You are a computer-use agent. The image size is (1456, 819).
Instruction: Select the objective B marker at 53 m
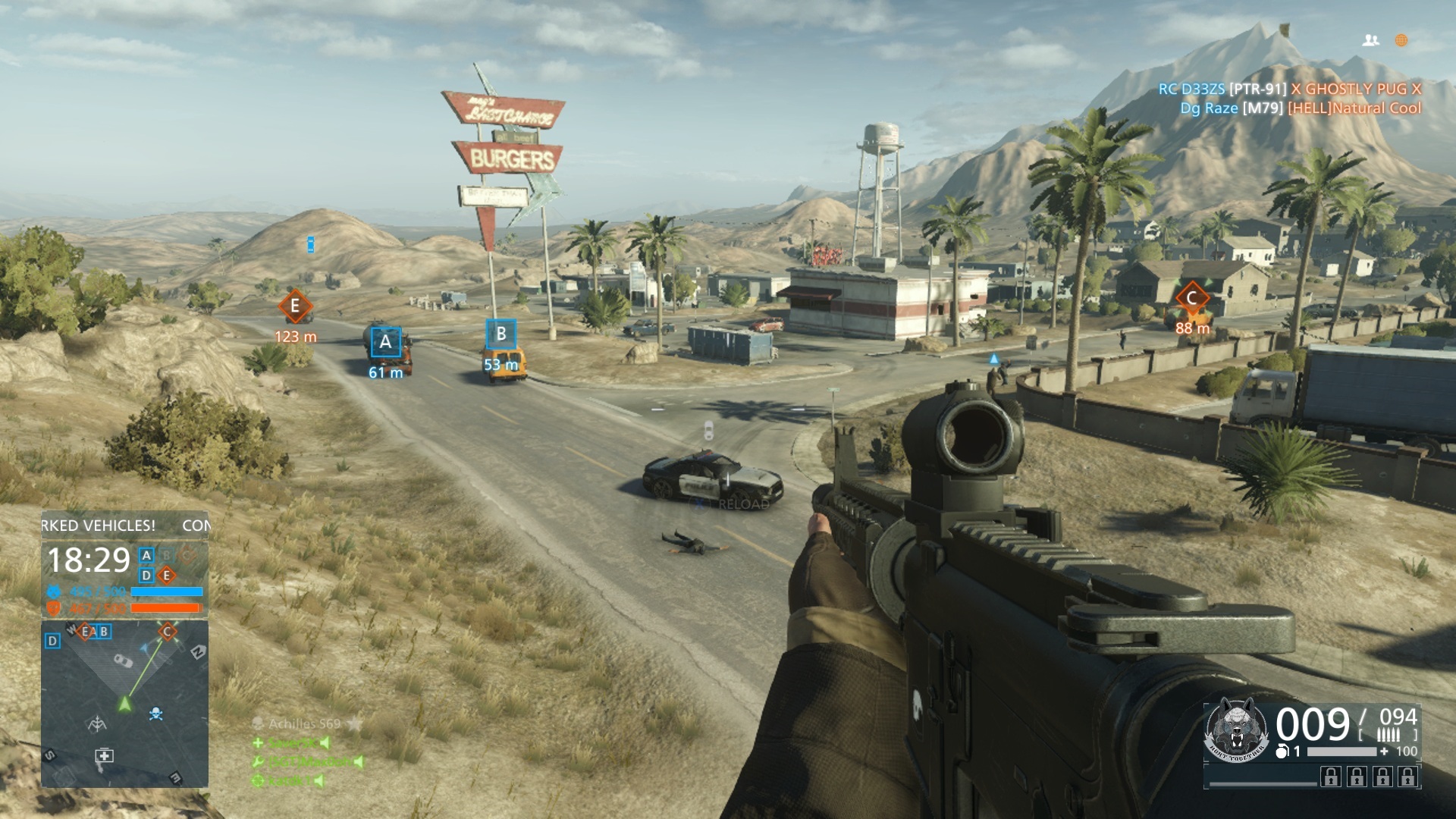point(500,334)
